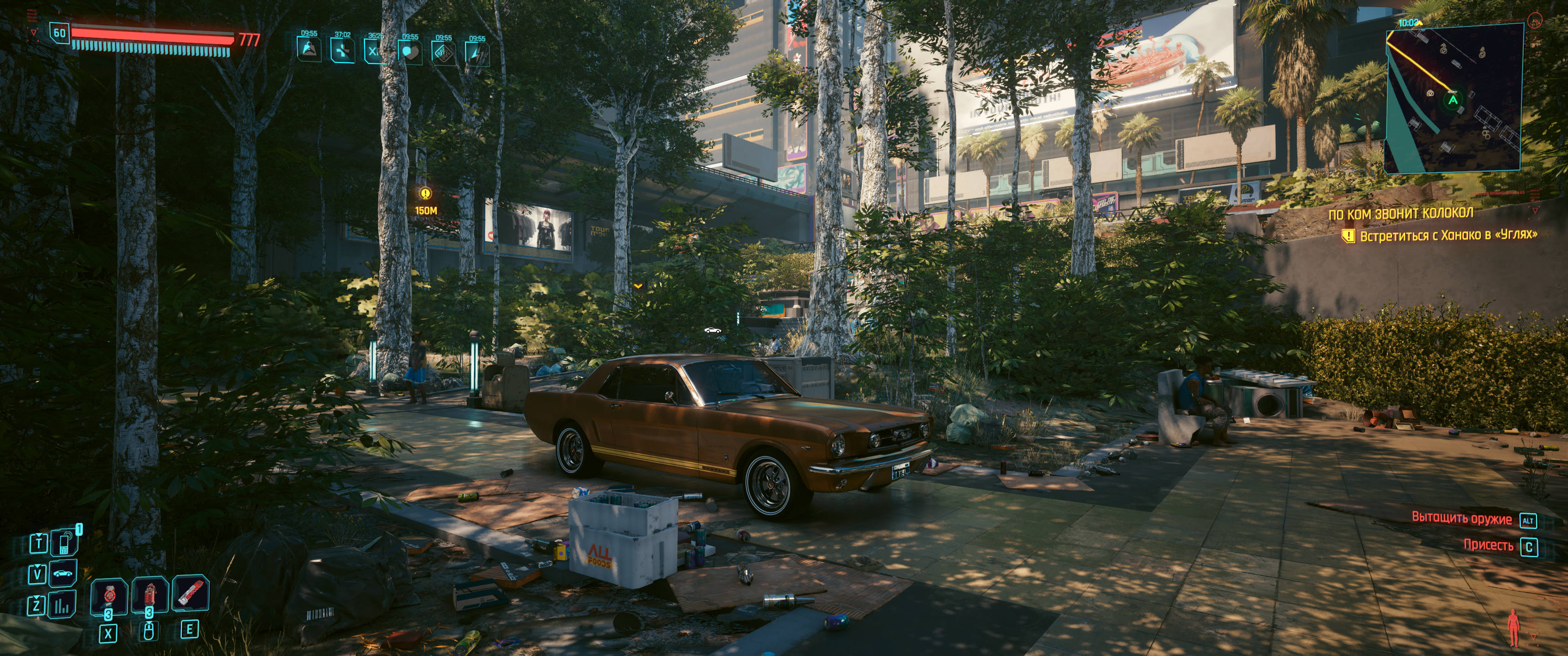Click the player arrow marker on minimap
Viewport: 1568px width, 656px height.
coord(1453,100)
